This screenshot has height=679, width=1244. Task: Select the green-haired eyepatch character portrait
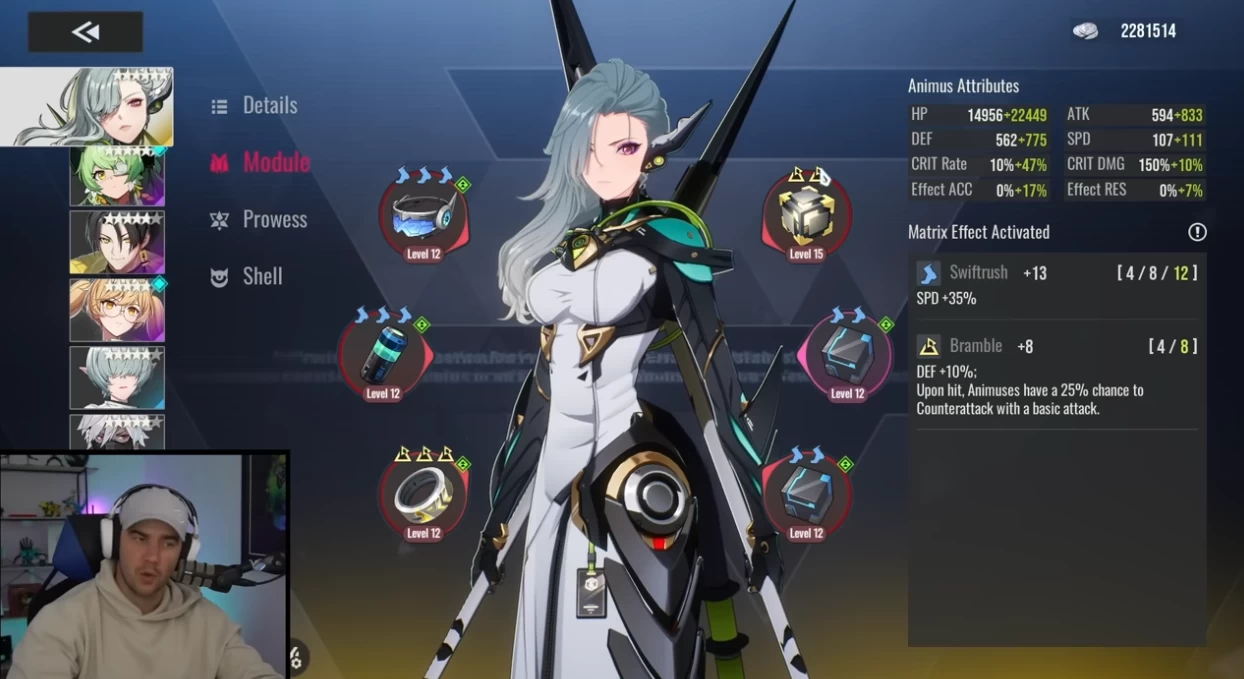117,176
